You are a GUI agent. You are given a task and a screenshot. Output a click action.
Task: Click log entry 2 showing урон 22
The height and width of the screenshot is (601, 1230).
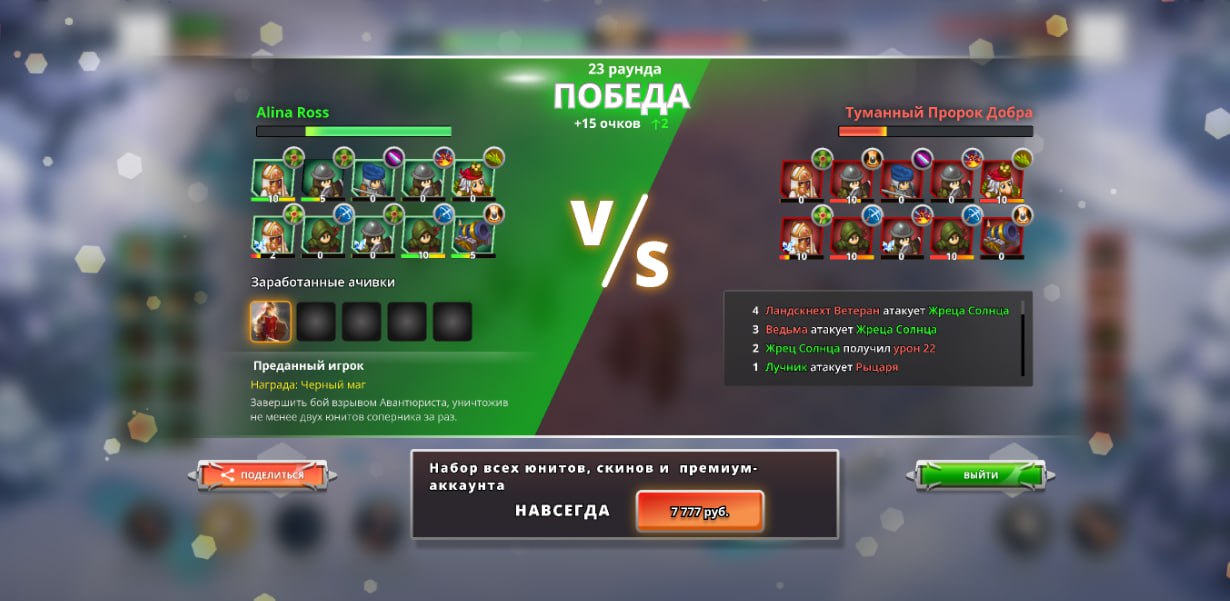click(850, 348)
